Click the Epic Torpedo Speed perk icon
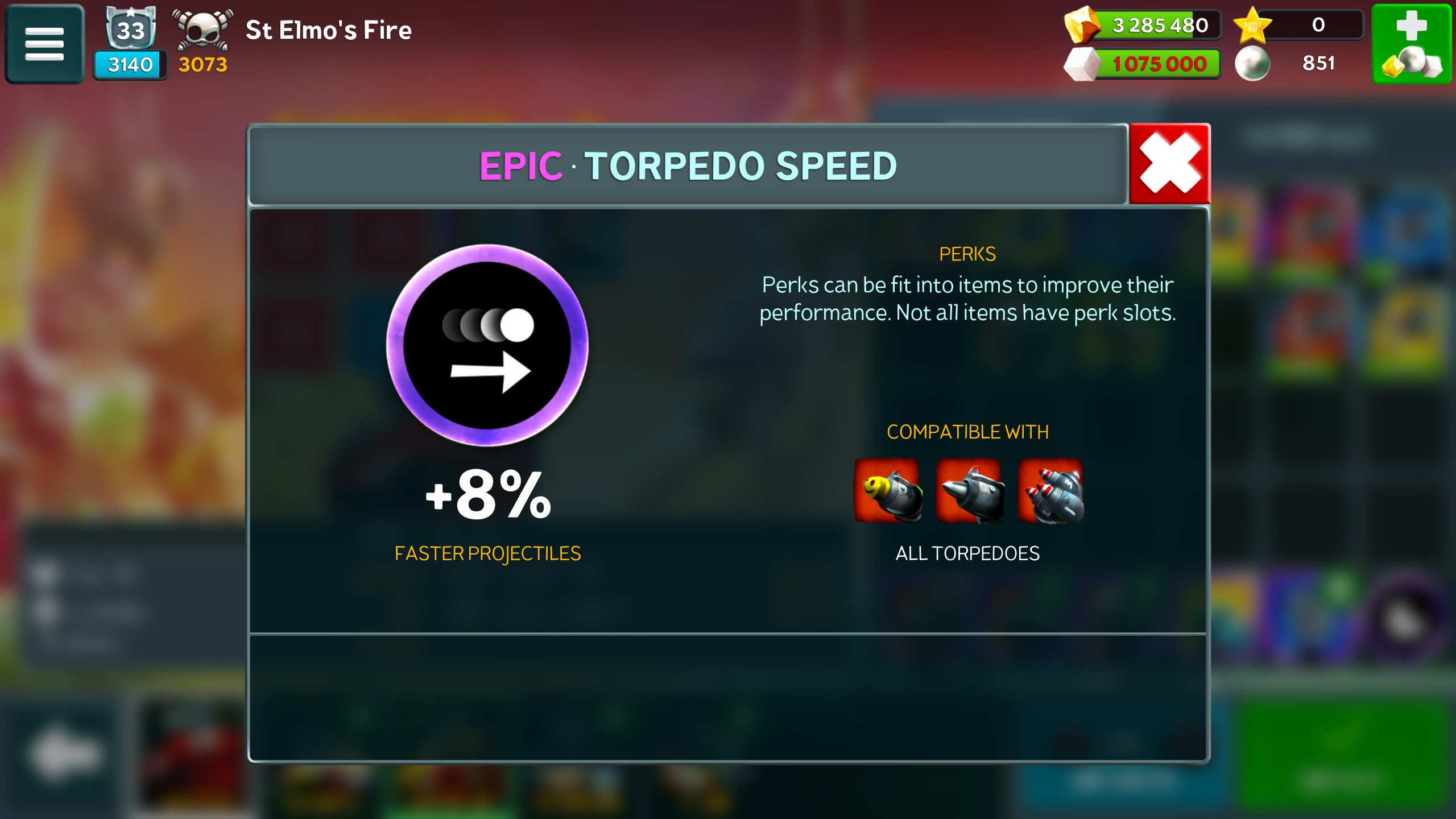Image resolution: width=1456 pixels, height=819 pixels. click(487, 345)
